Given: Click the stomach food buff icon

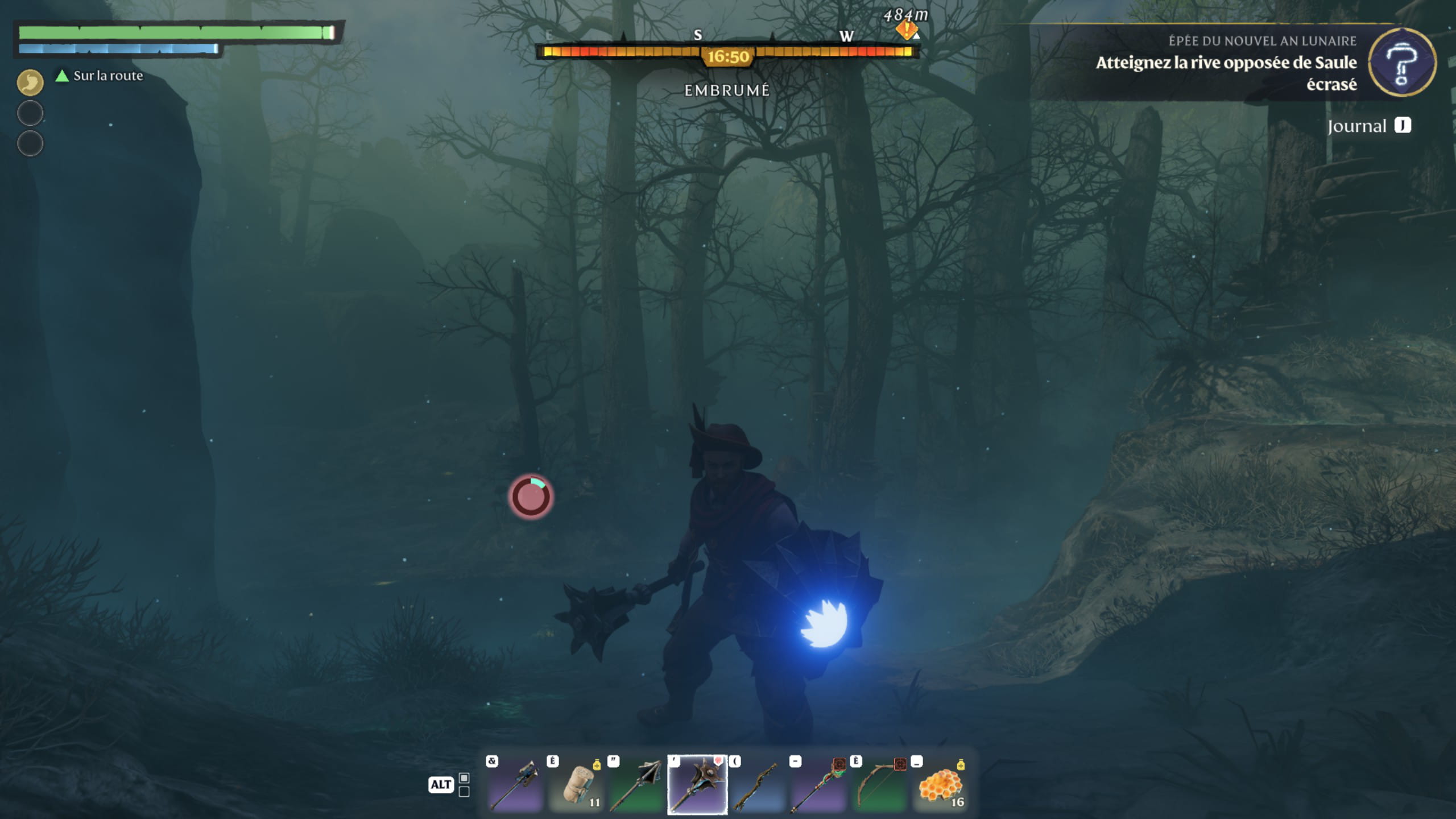Looking at the screenshot, I should 30,82.
